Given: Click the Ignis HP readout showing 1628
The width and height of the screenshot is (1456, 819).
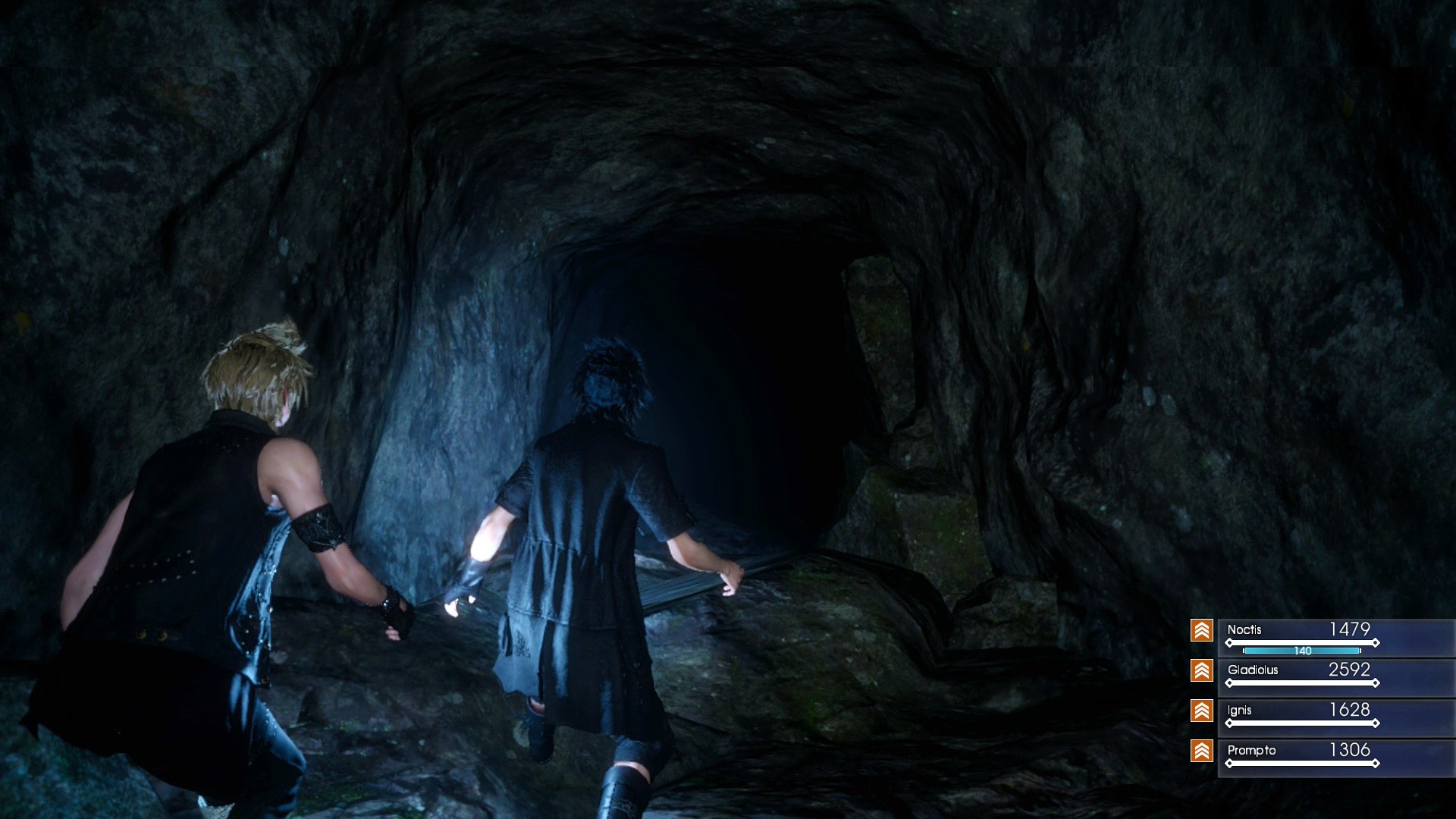Looking at the screenshot, I should (x=1351, y=711).
